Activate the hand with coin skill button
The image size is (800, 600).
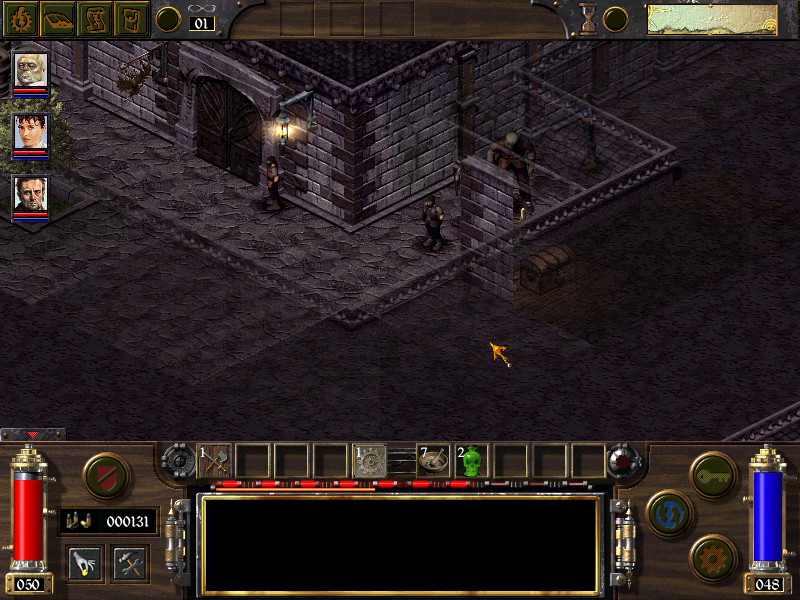coord(84,563)
